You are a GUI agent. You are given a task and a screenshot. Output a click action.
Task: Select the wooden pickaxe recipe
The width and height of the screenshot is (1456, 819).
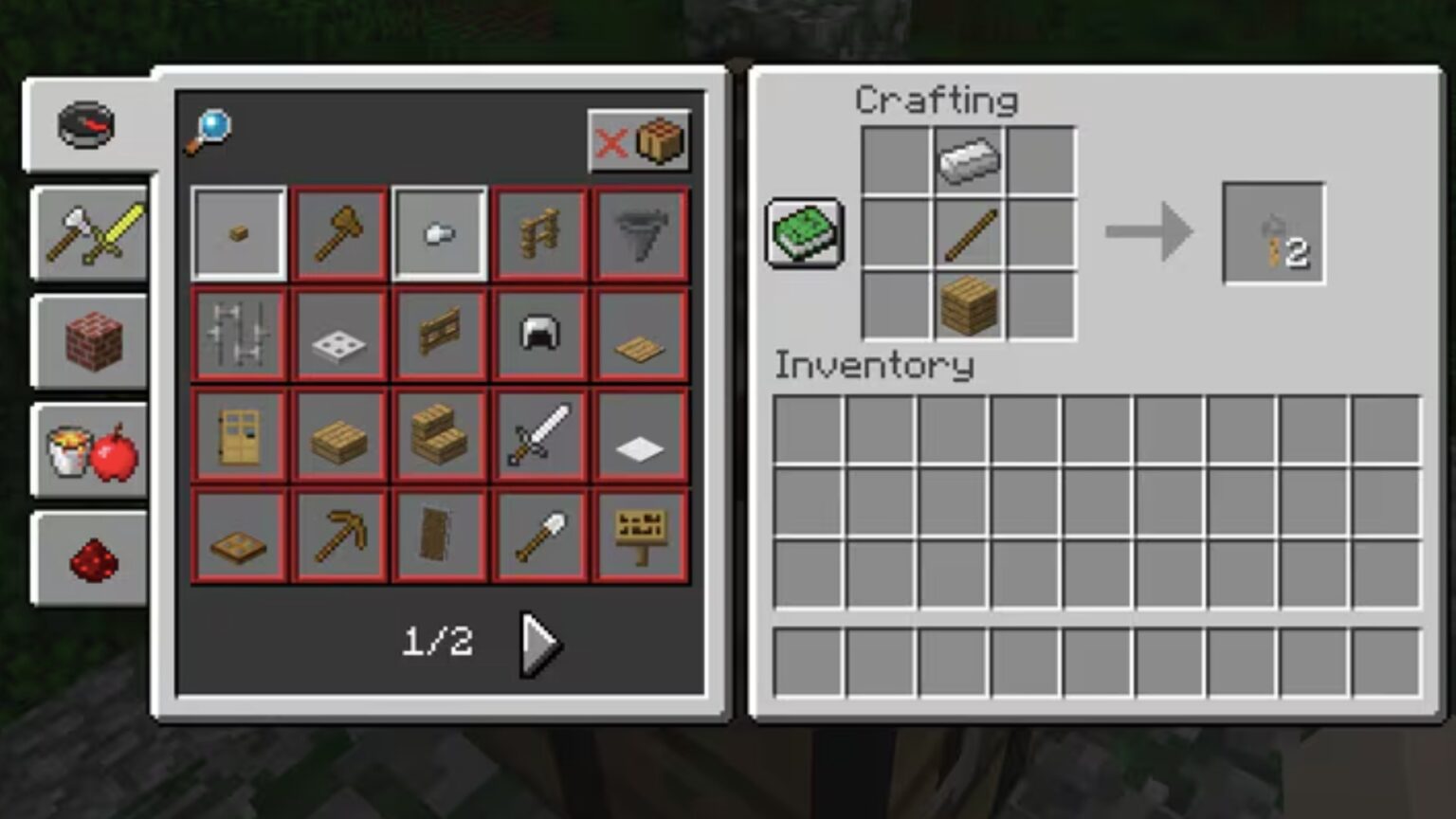[x=338, y=534]
